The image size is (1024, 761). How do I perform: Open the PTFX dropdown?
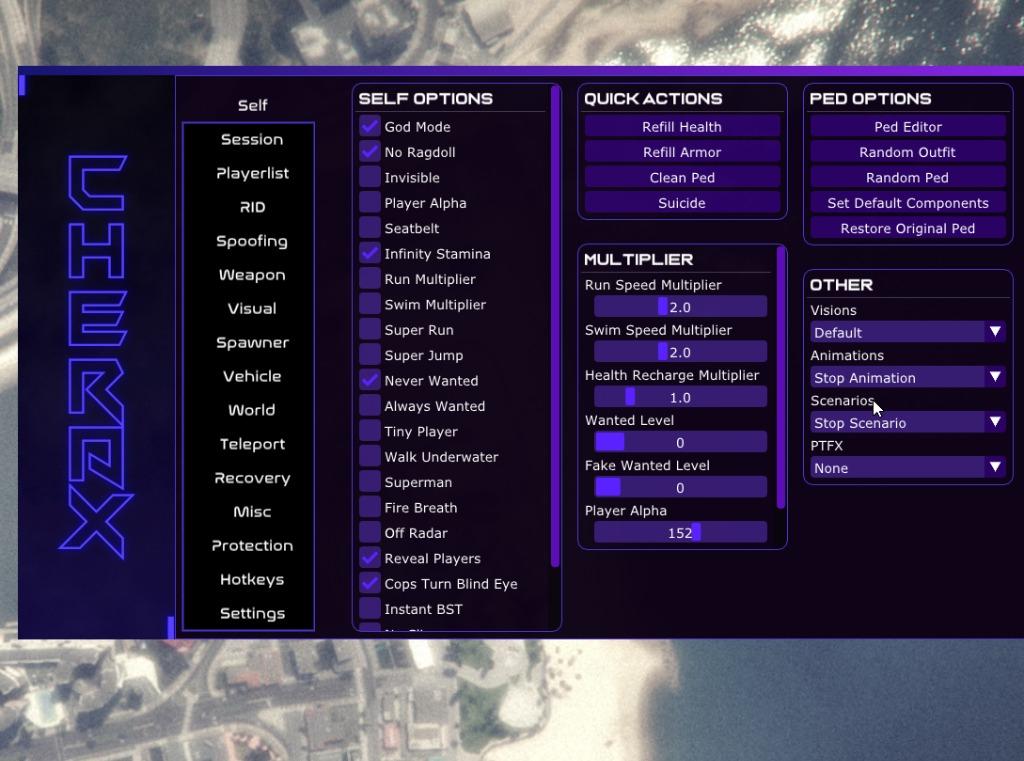point(907,467)
